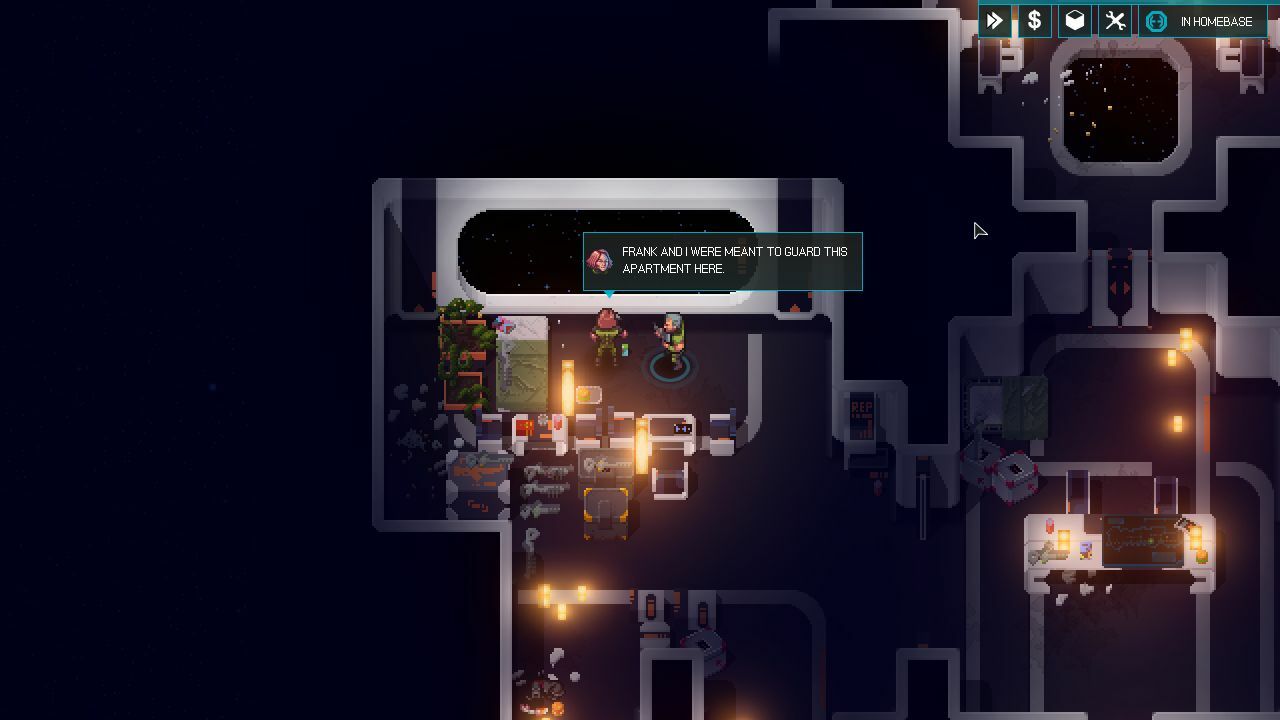Click the green bed in the apartment

click(520, 365)
